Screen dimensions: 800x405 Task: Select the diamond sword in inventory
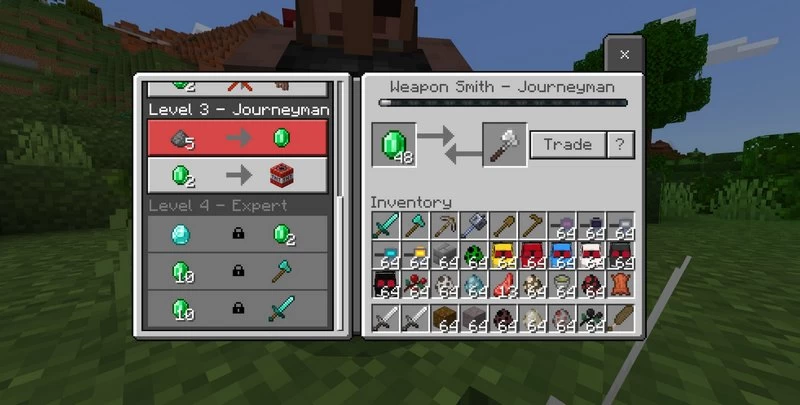click(386, 225)
